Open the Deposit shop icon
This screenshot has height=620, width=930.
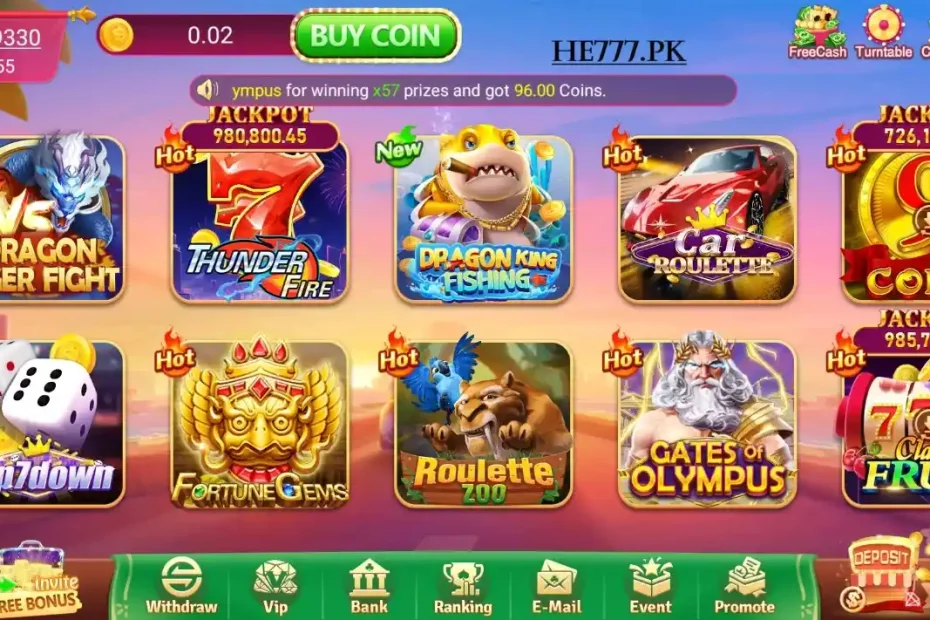point(881,572)
